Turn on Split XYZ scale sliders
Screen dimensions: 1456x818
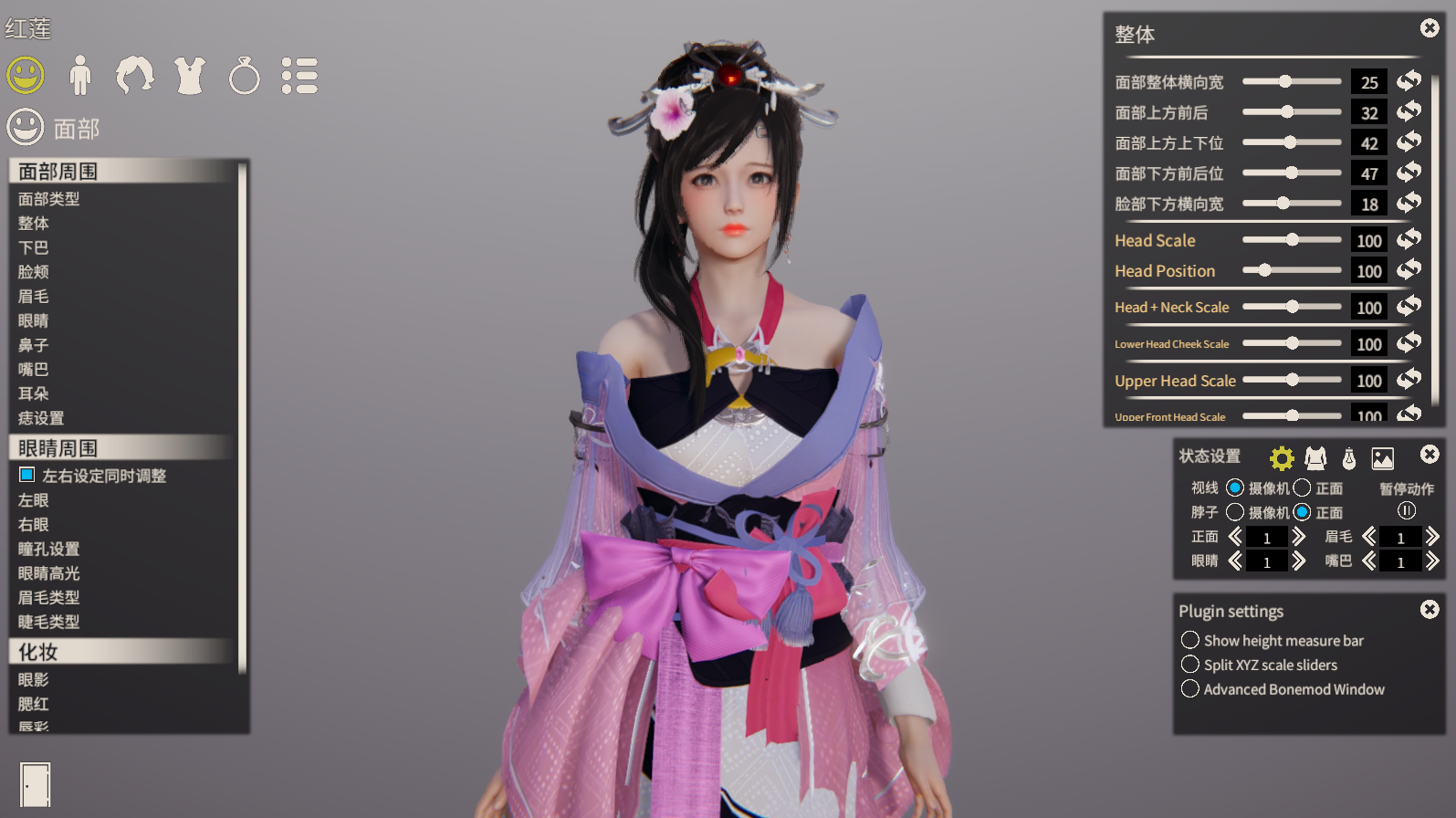[1190, 665]
